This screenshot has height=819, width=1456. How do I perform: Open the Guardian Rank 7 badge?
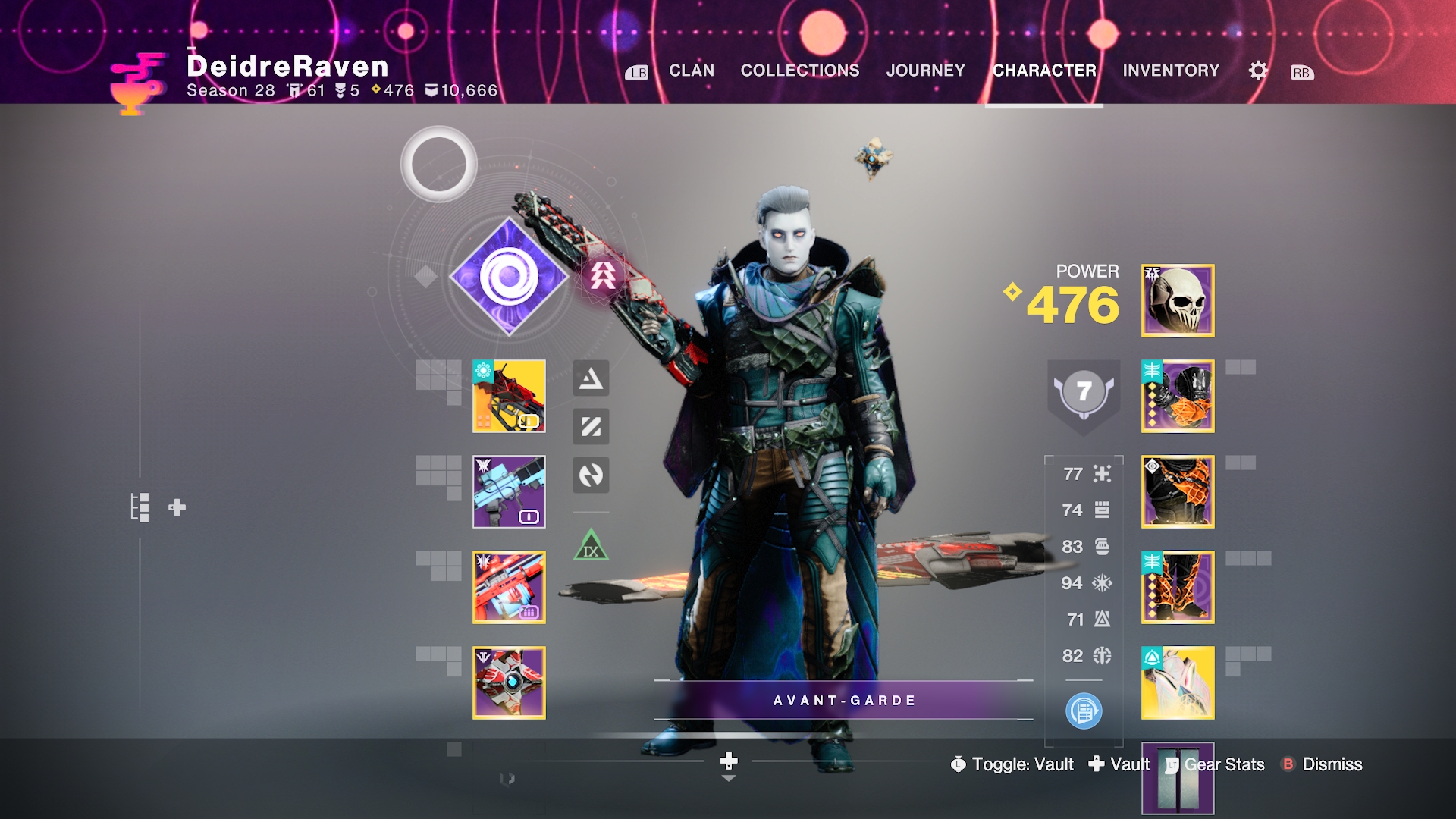coord(1084,392)
